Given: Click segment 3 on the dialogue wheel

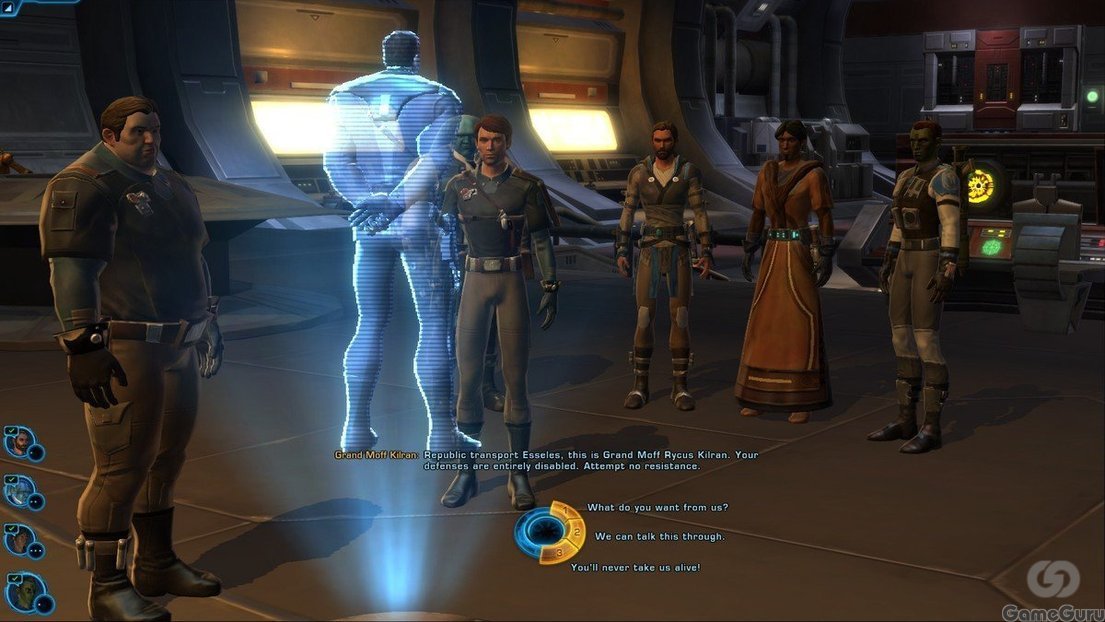Looking at the screenshot, I should [x=561, y=553].
